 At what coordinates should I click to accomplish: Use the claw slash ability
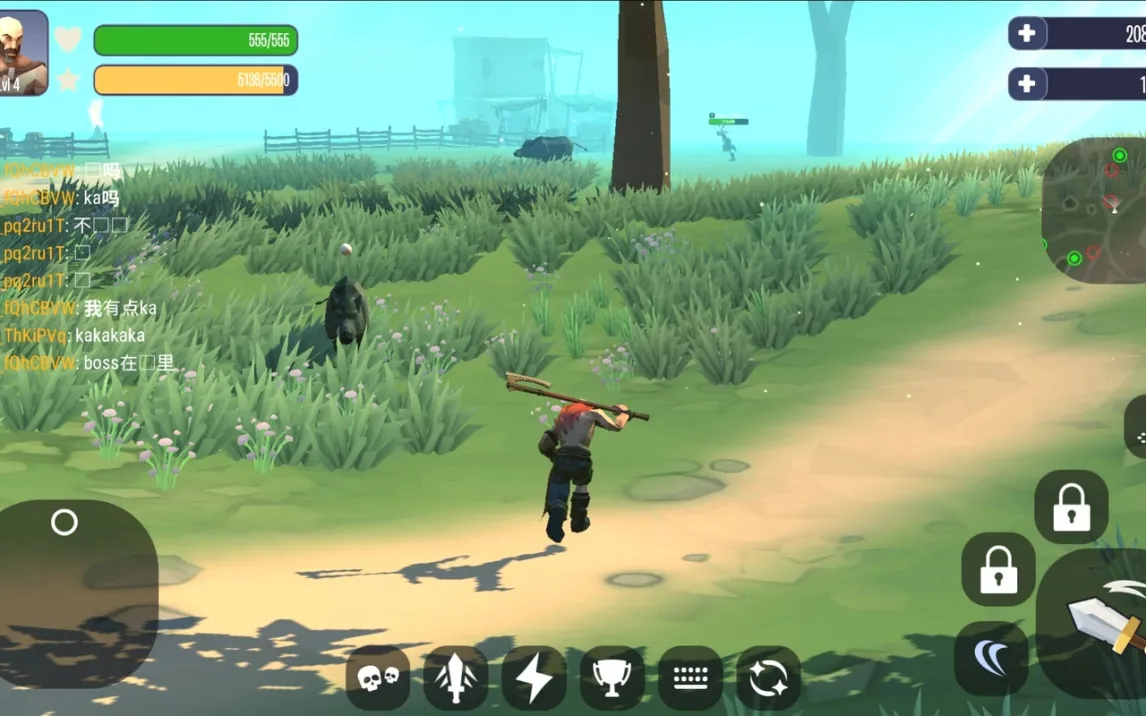(991, 658)
